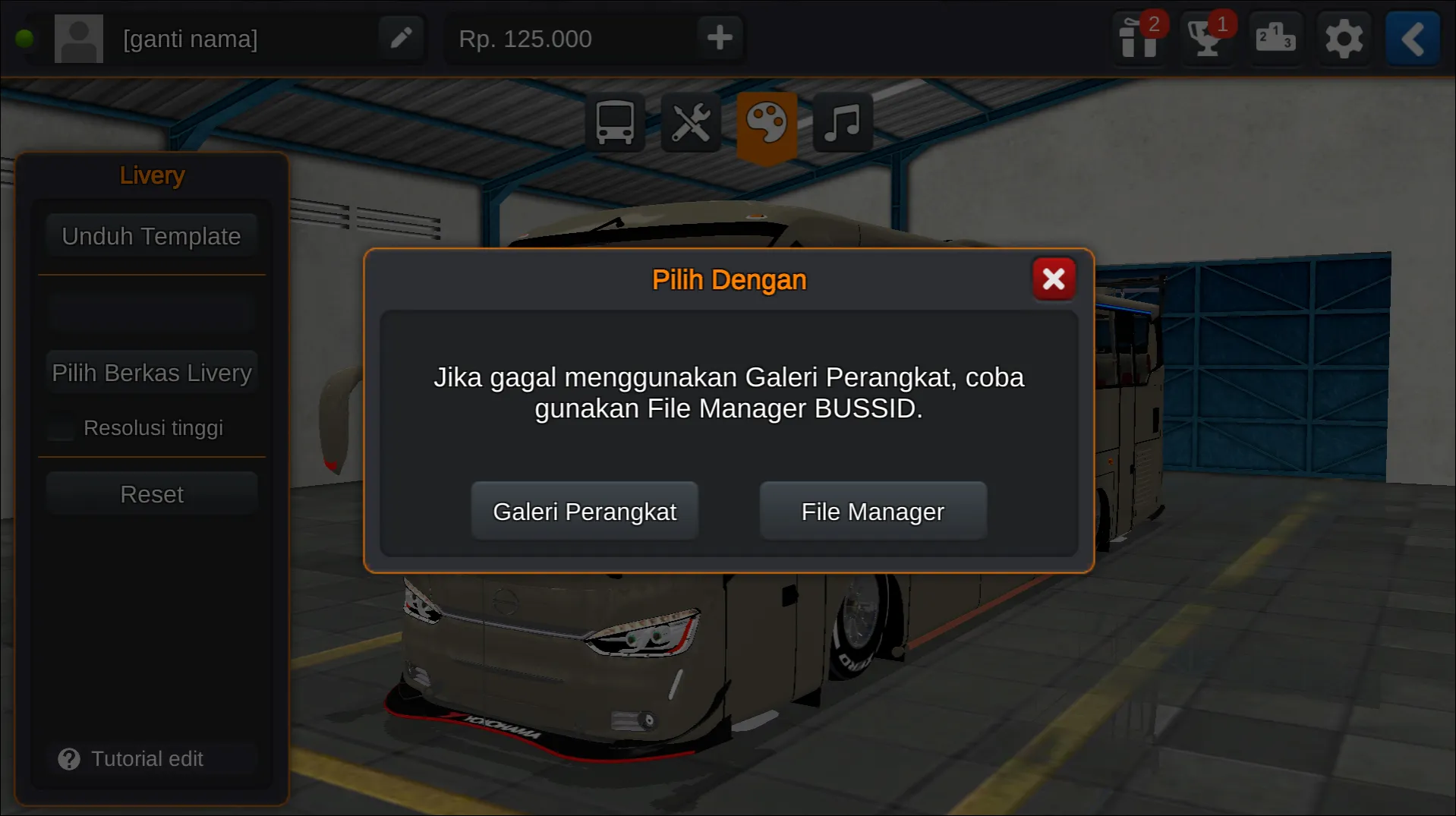Viewport: 1456px width, 816px height.
Task: Enable the Resolusi tinggi checkbox
Action: click(x=60, y=429)
